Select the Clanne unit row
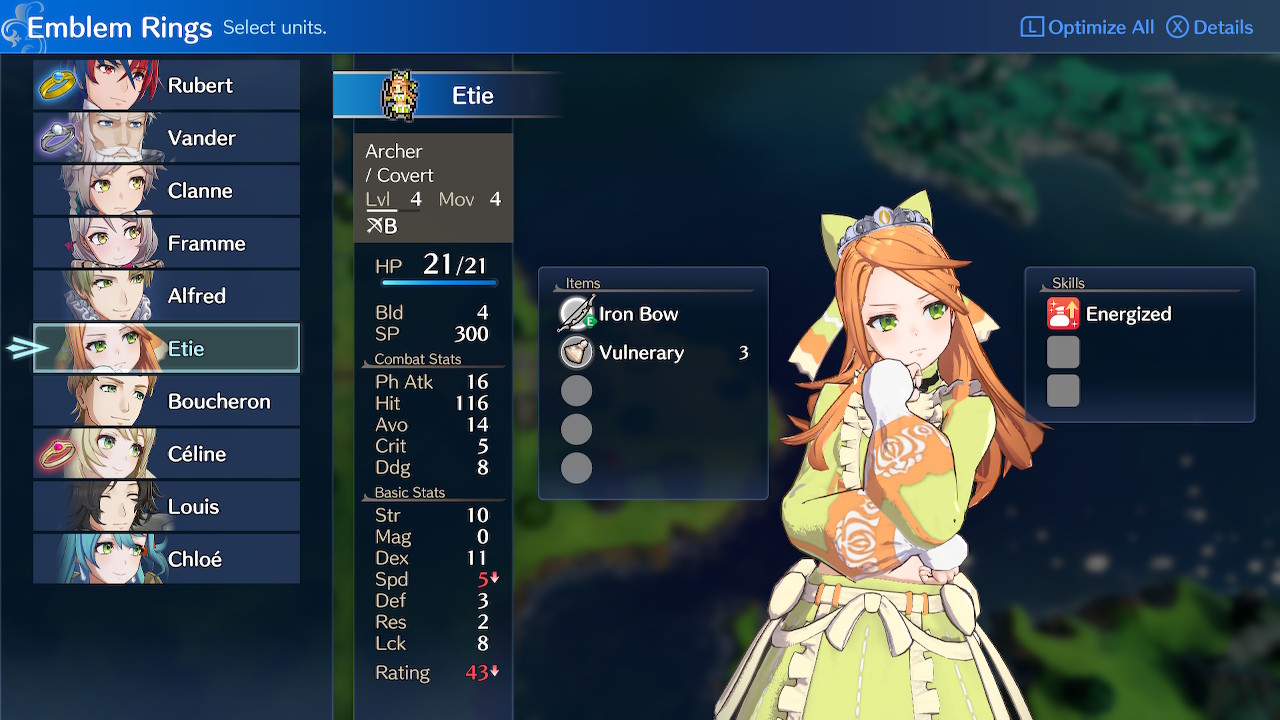This screenshot has height=720, width=1280. tap(166, 190)
